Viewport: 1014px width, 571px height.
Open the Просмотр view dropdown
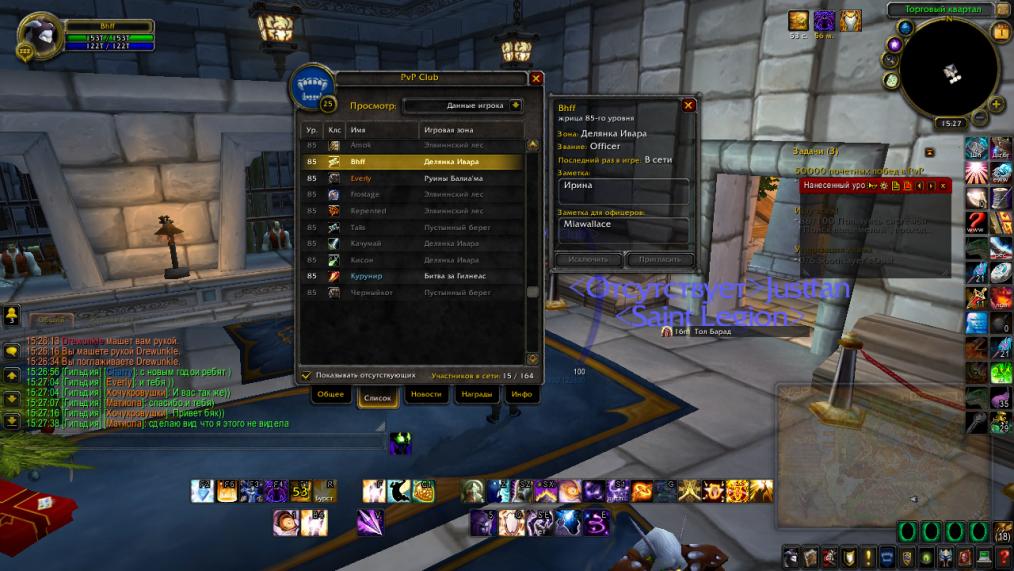[515, 104]
